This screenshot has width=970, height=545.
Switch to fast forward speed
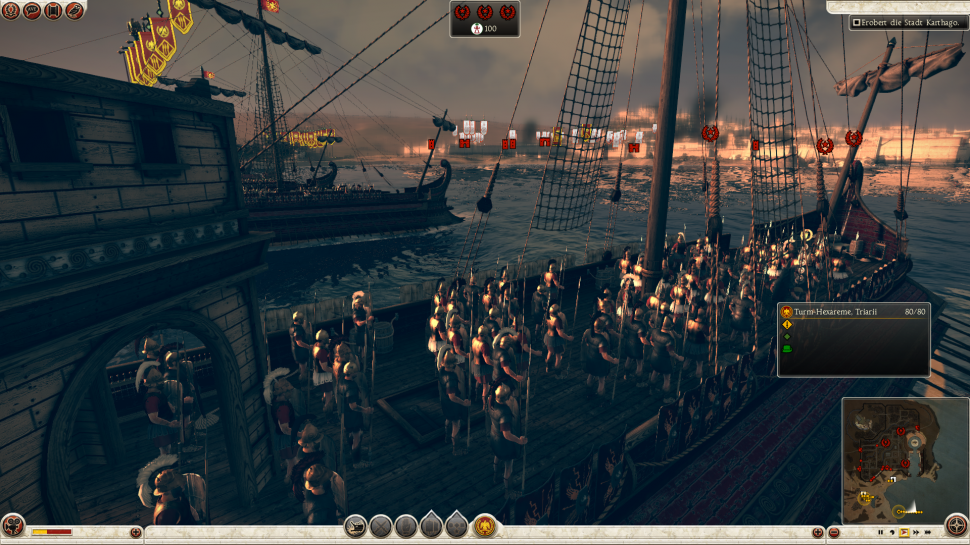[917, 533]
